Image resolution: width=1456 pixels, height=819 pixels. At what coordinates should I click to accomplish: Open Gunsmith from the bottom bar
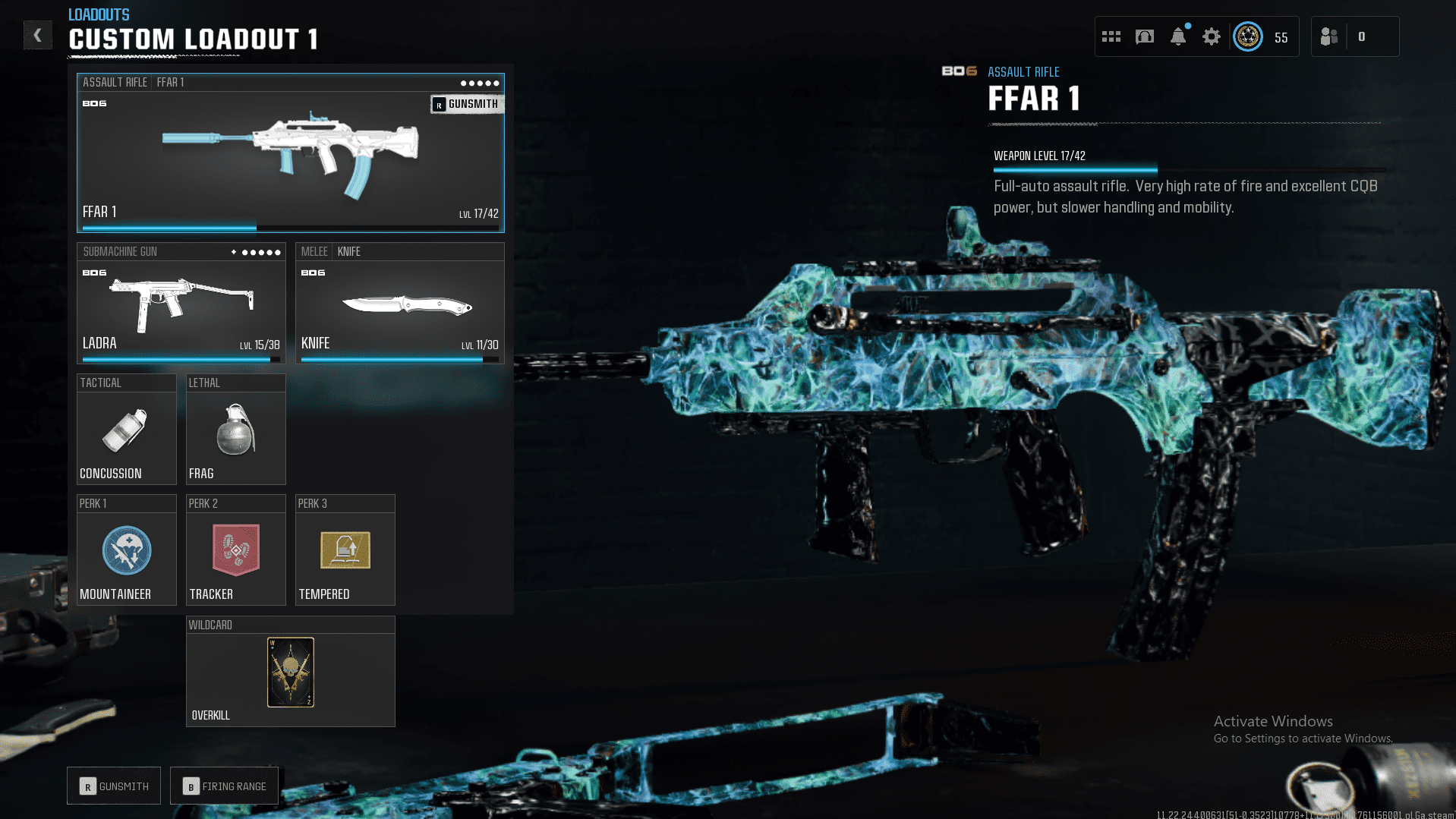click(113, 786)
